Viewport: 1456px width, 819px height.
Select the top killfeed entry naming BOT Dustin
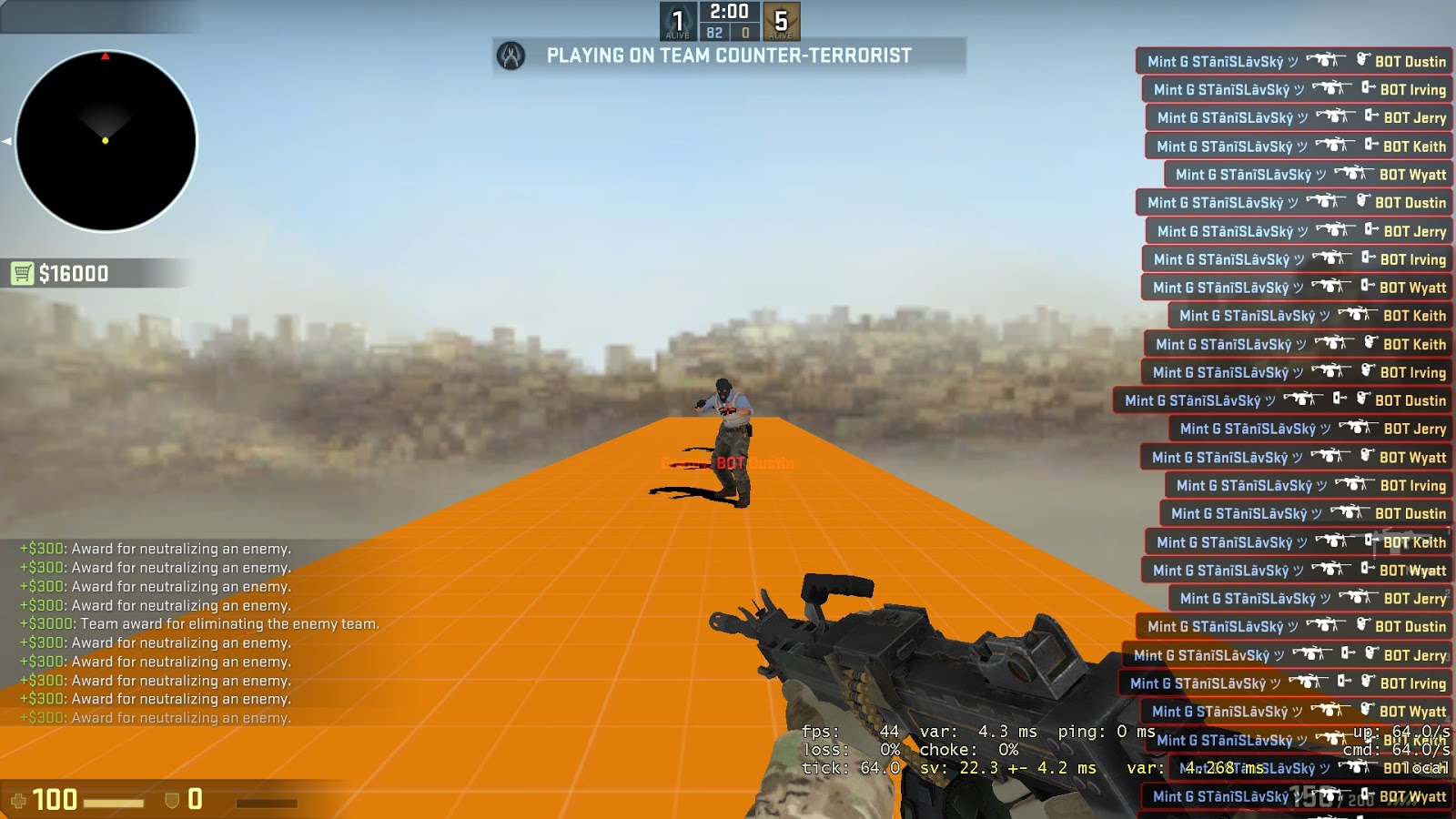point(1292,62)
